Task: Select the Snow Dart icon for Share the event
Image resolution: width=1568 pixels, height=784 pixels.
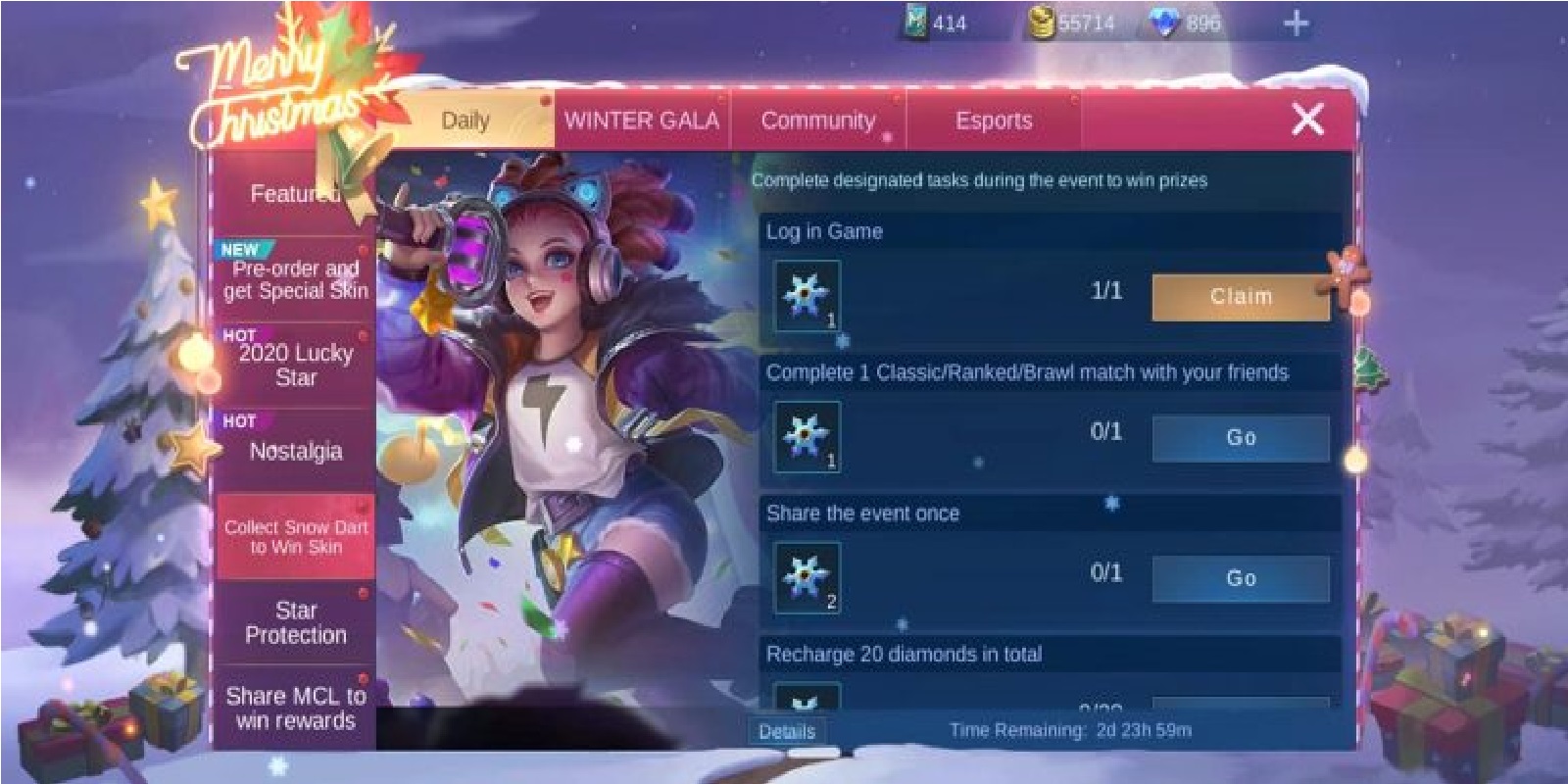Action: [806, 574]
